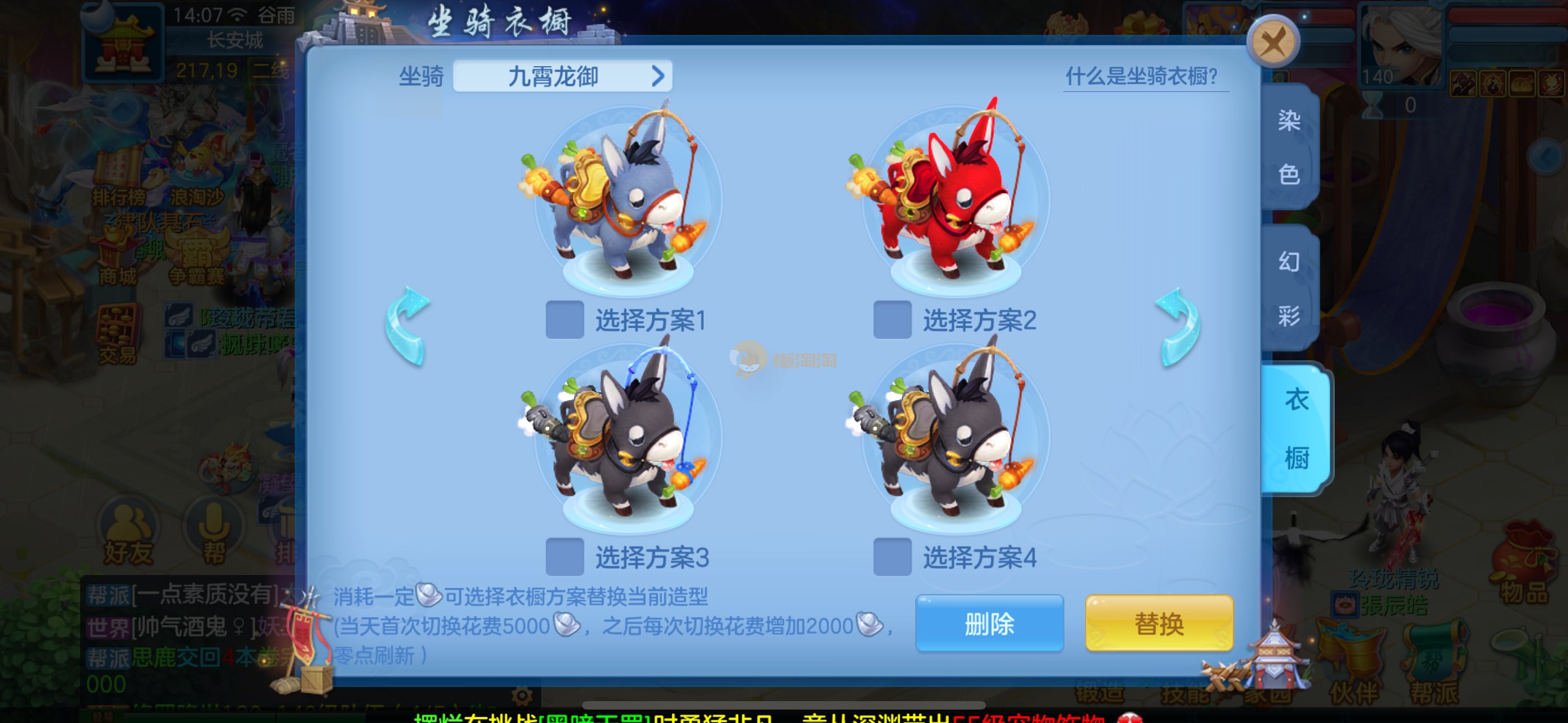Go to previous wardrobe page arrow
Image resolution: width=1568 pixels, height=723 pixels.
(x=408, y=326)
